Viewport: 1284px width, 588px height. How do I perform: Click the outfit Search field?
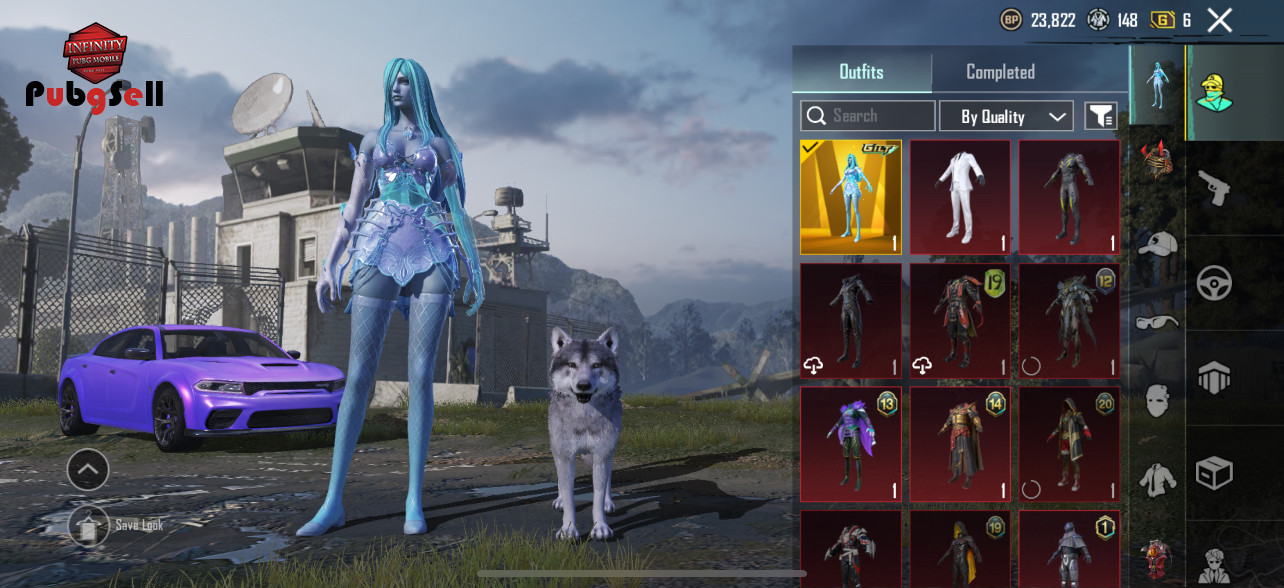coord(868,116)
